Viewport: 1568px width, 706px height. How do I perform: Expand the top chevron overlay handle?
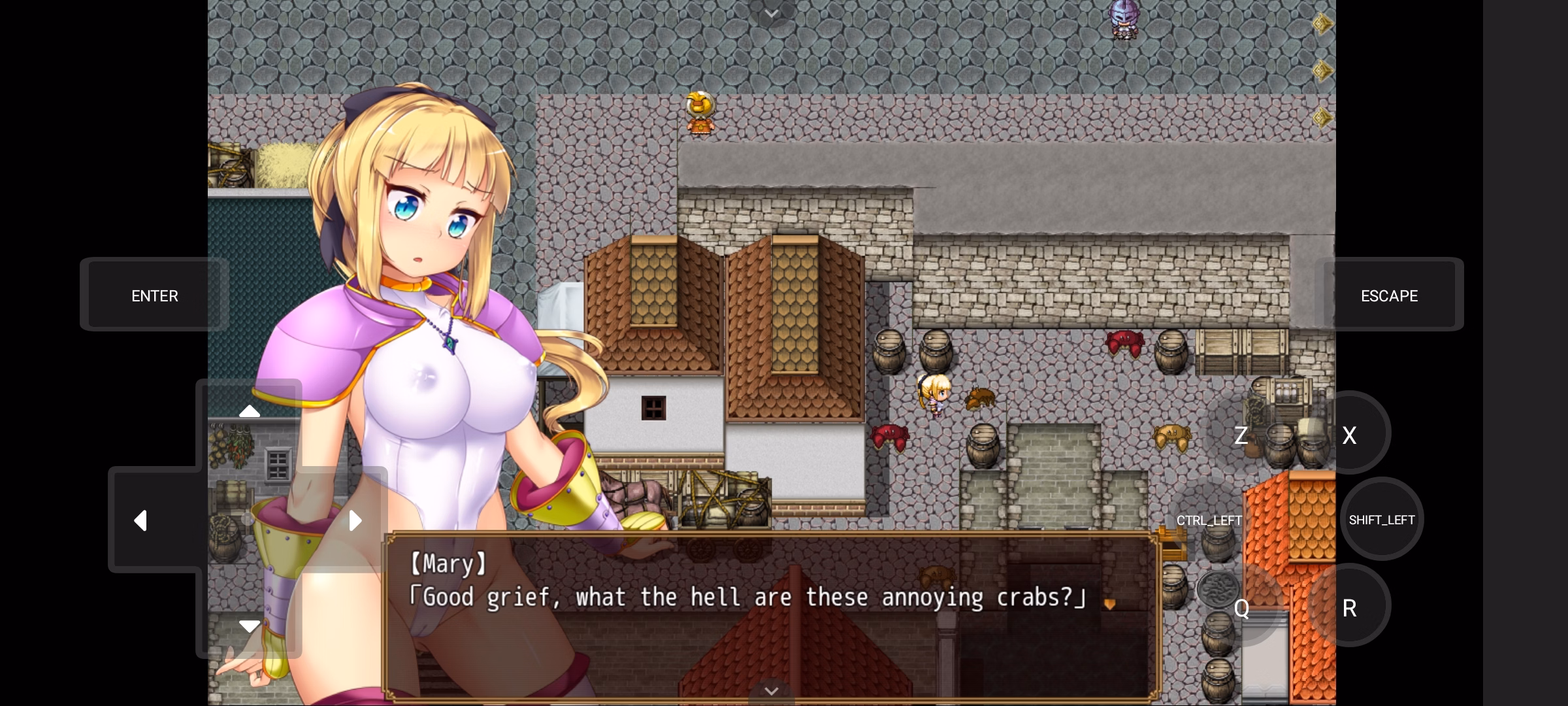coord(772,13)
